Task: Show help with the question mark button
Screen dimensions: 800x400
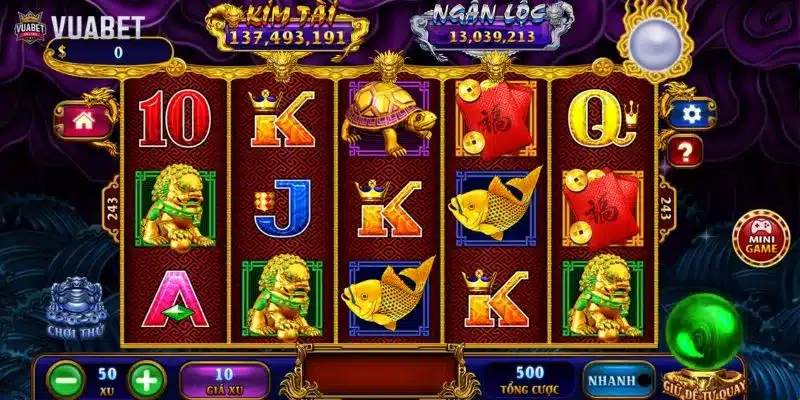Action: 689,152
